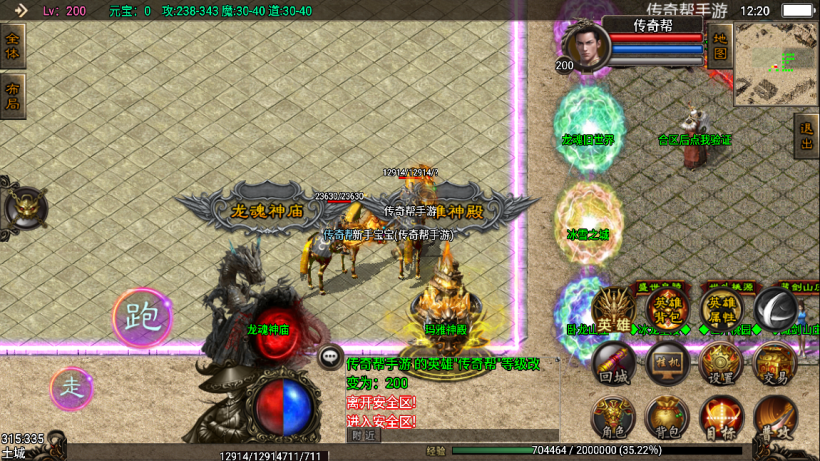The height and width of the screenshot is (461, 820).
Task: Open the 设置 settings menu
Action: click(x=720, y=364)
